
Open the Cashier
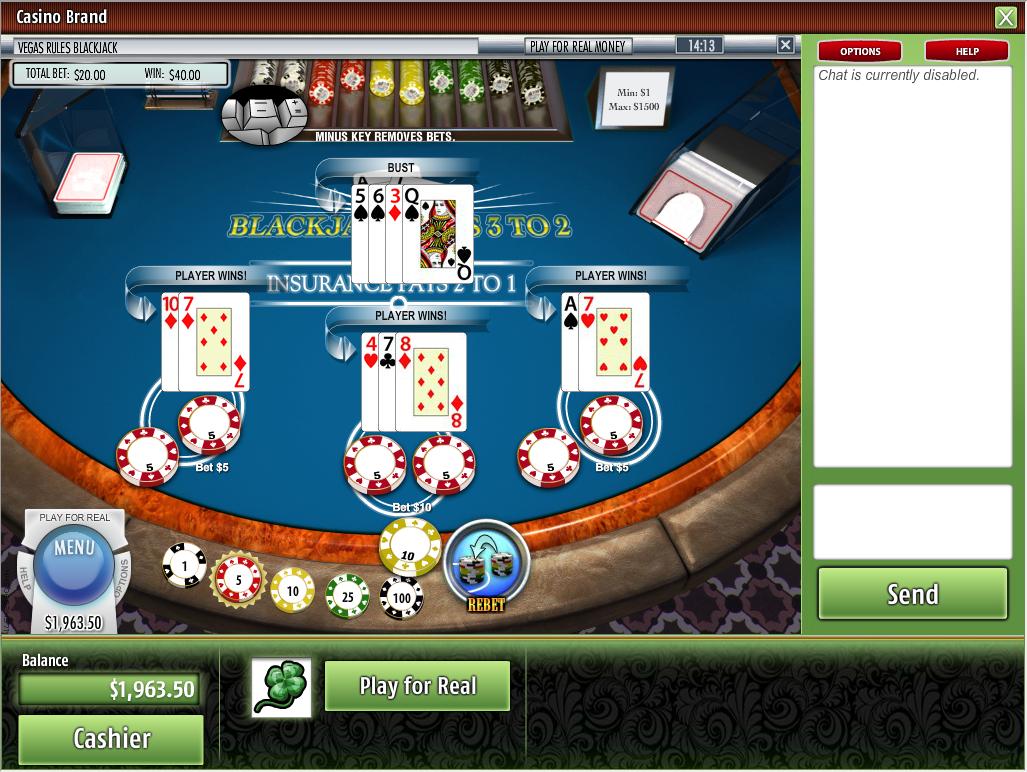(111, 739)
